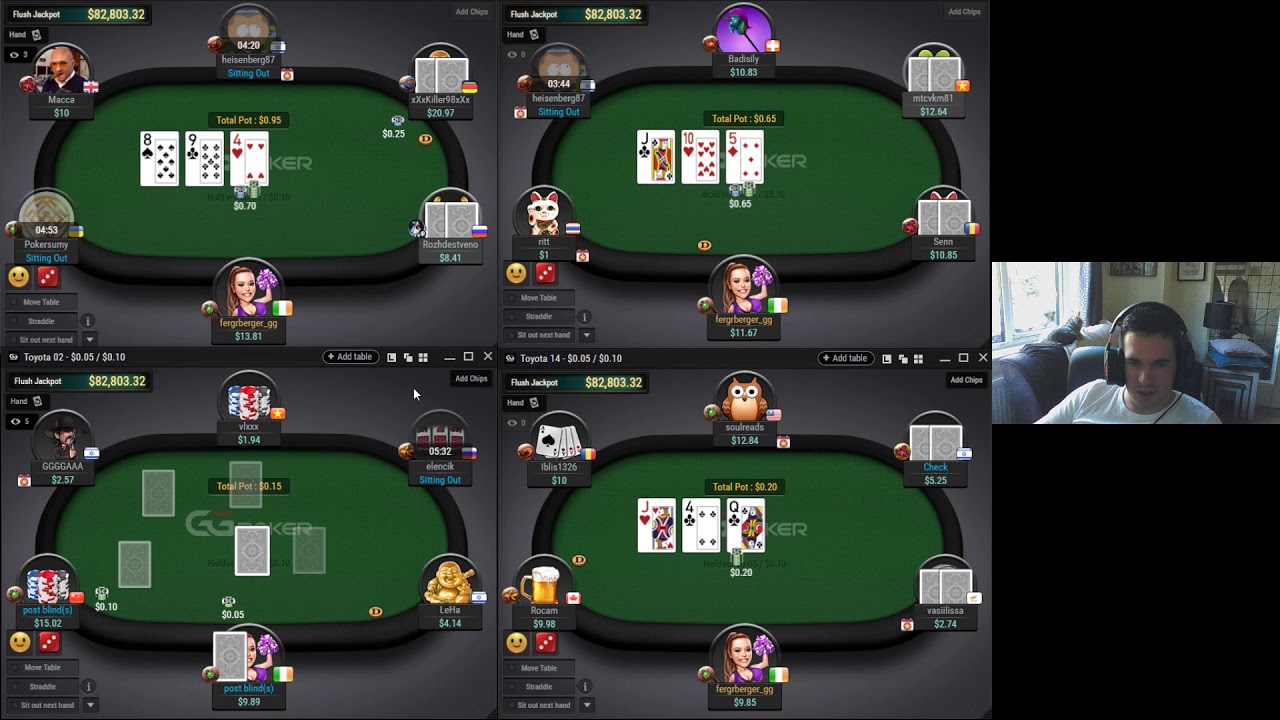Image resolution: width=1280 pixels, height=720 pixels.
Task: Click the smiley emoji icon on the Toyota 14 table
Action: coord(516,643)
